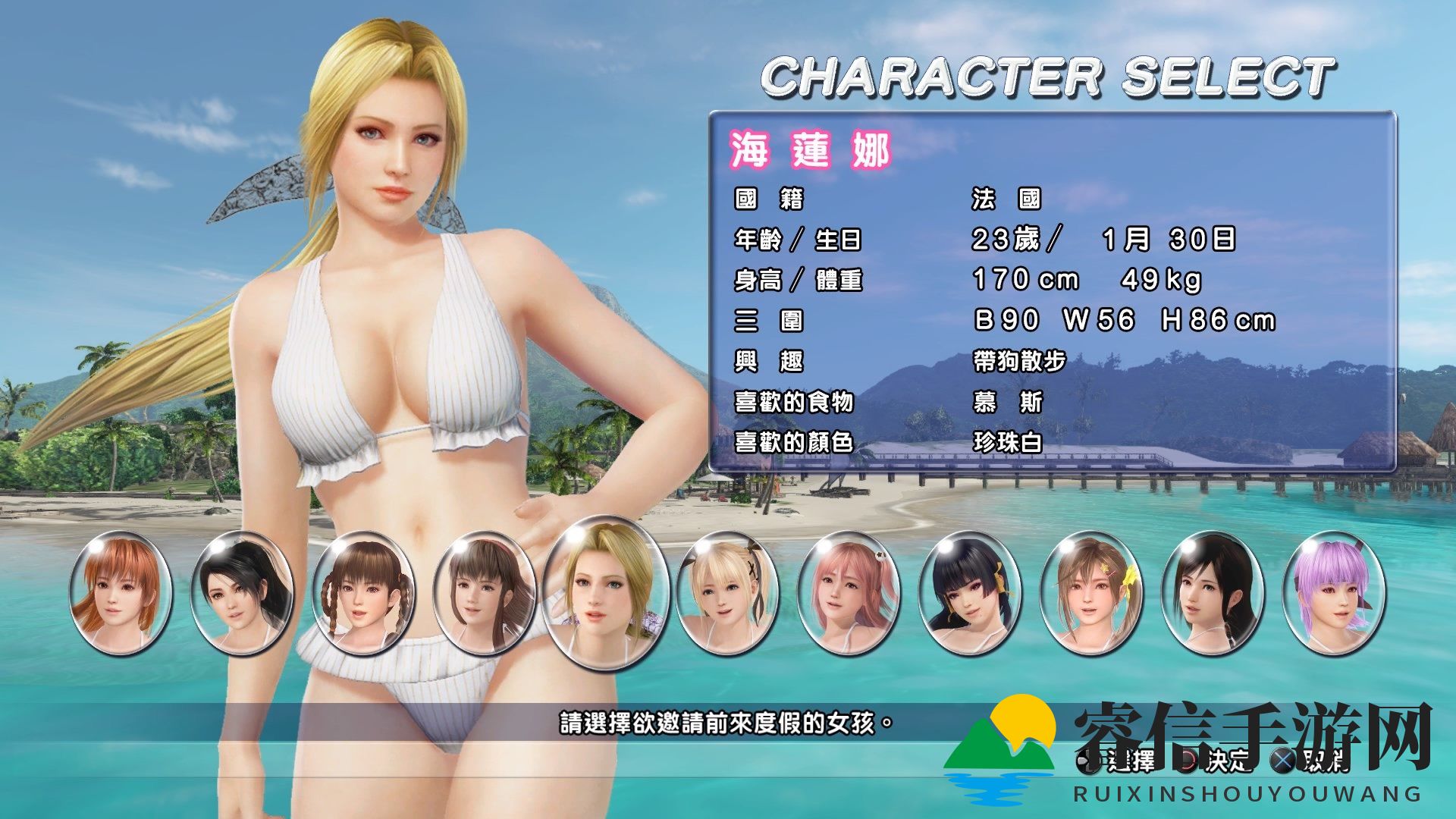Choose the girl with yellow flower hairpin
This screenshot has width=1456, height=819.
pos(1091,593)
